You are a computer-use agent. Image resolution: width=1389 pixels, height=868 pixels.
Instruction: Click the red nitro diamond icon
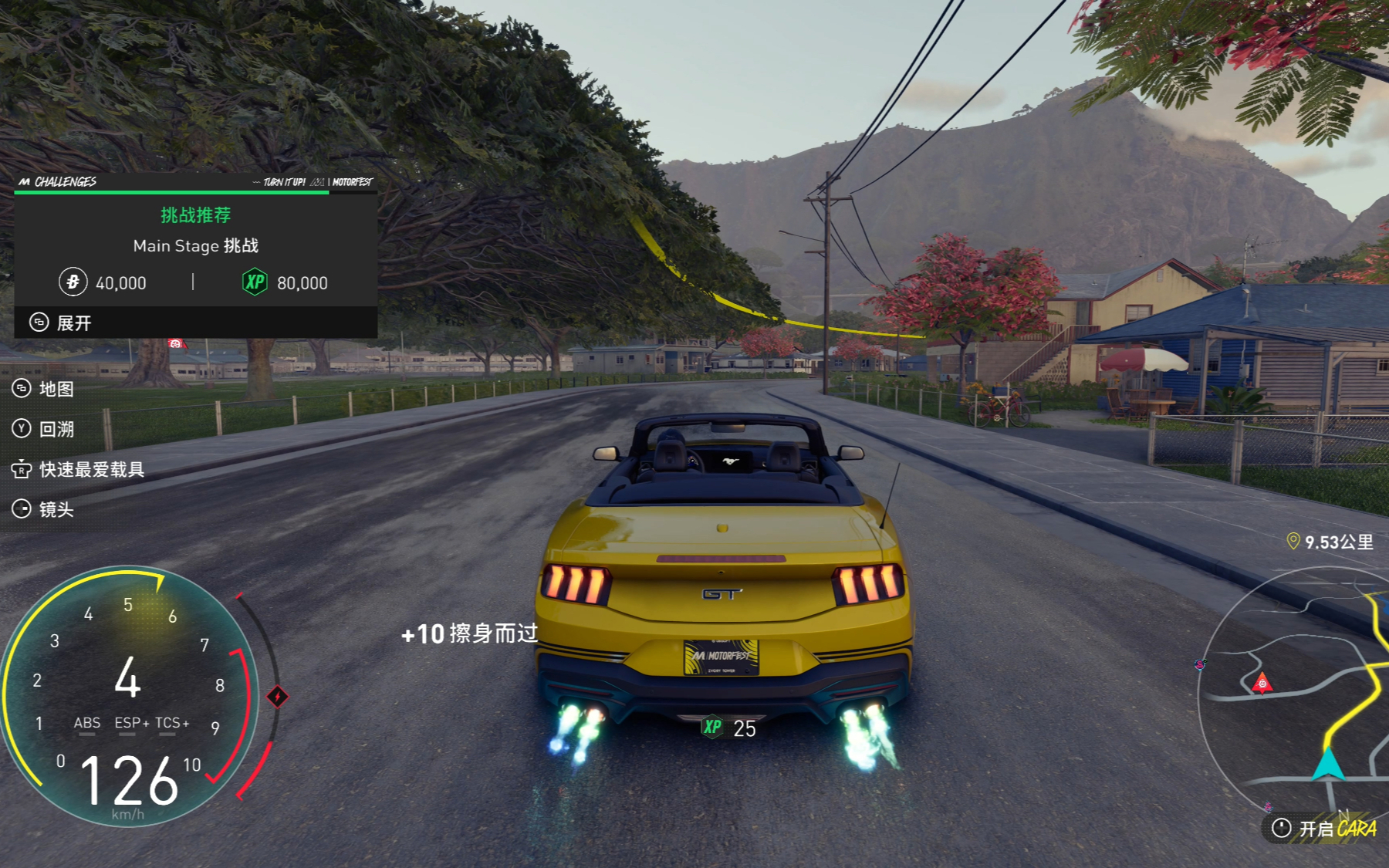coord(278,697)
